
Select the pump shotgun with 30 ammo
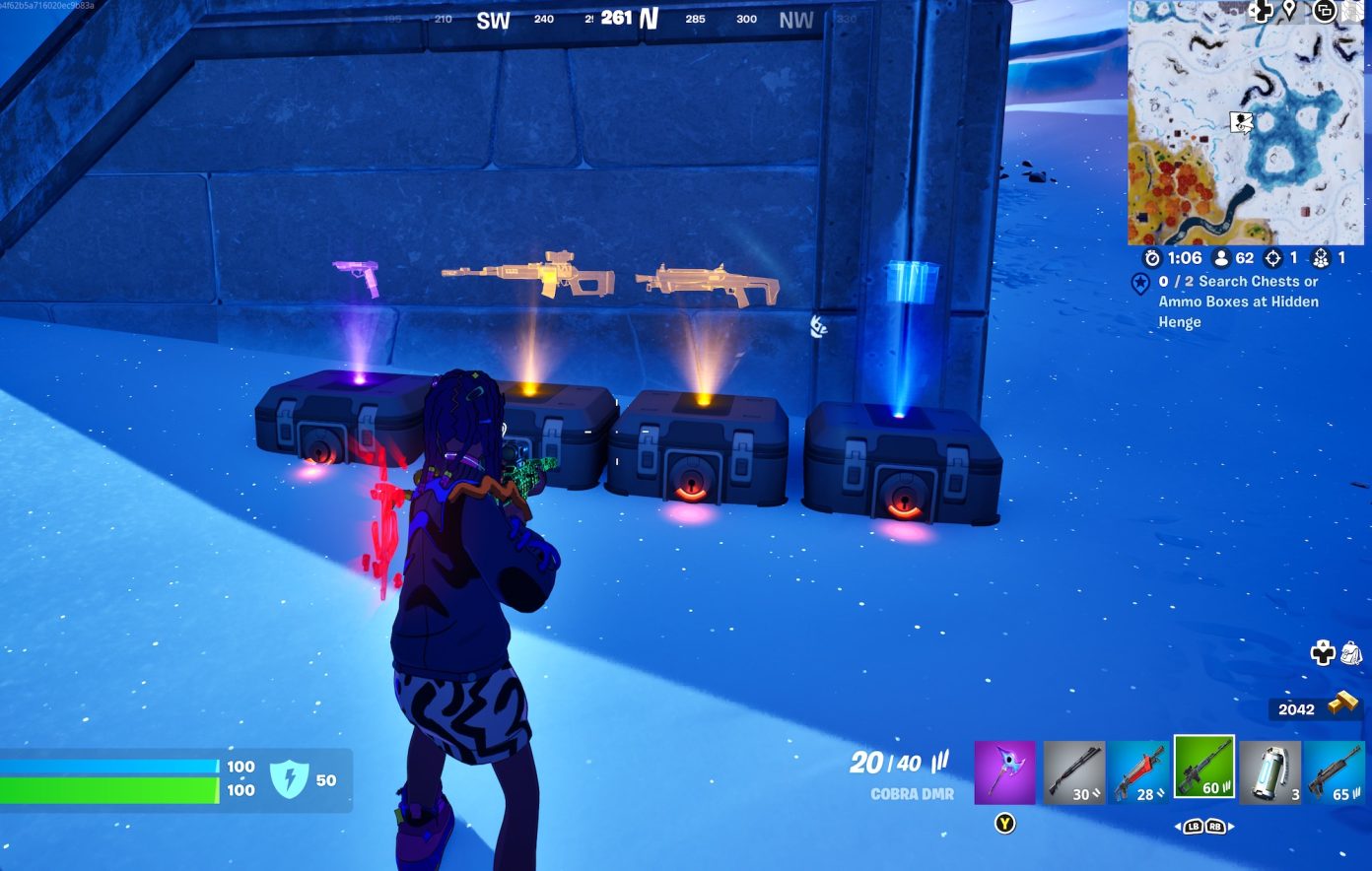coord(1072,770)
